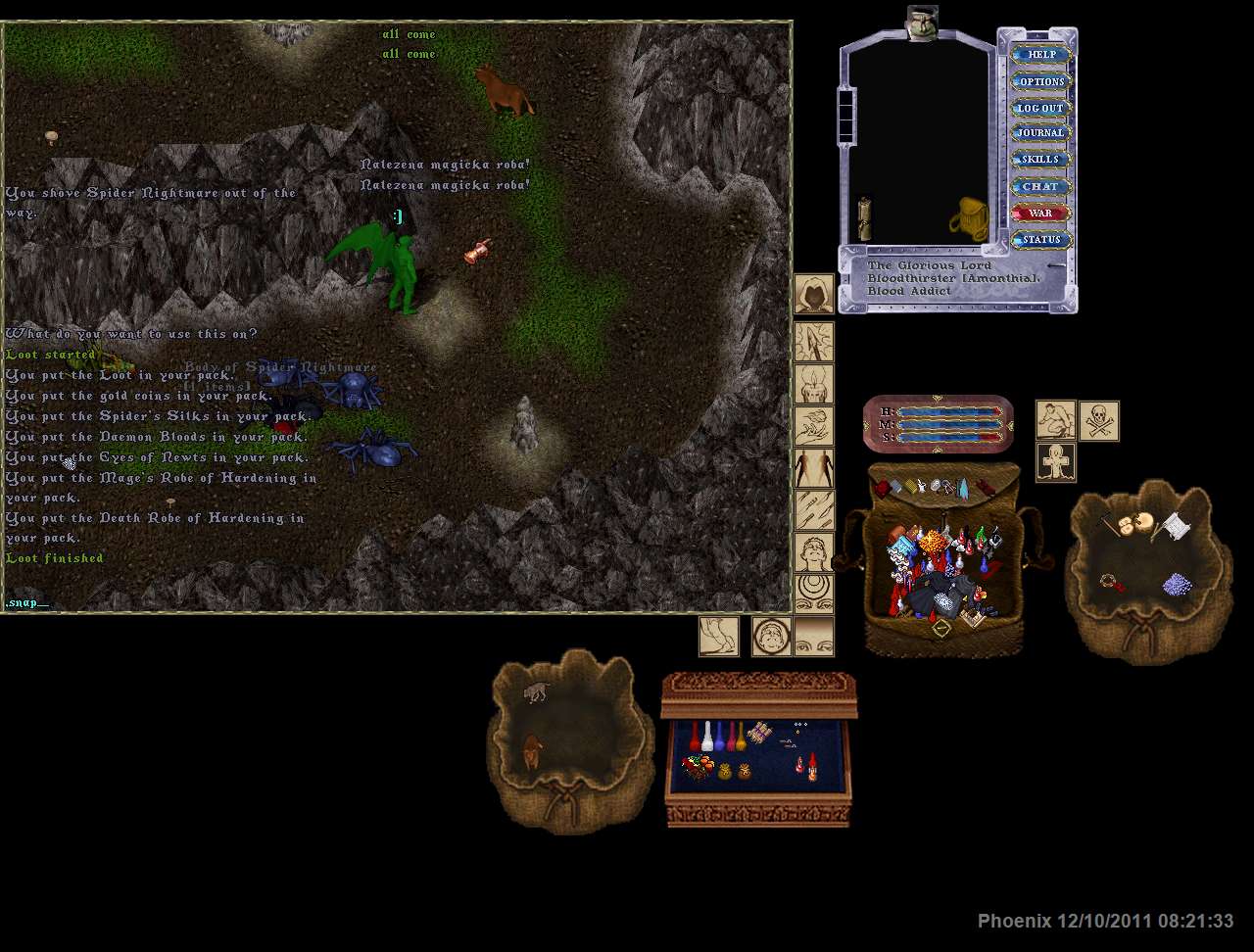Show the Skills list
This screenshot has width=1254, height=952.
click(1040, 160)
